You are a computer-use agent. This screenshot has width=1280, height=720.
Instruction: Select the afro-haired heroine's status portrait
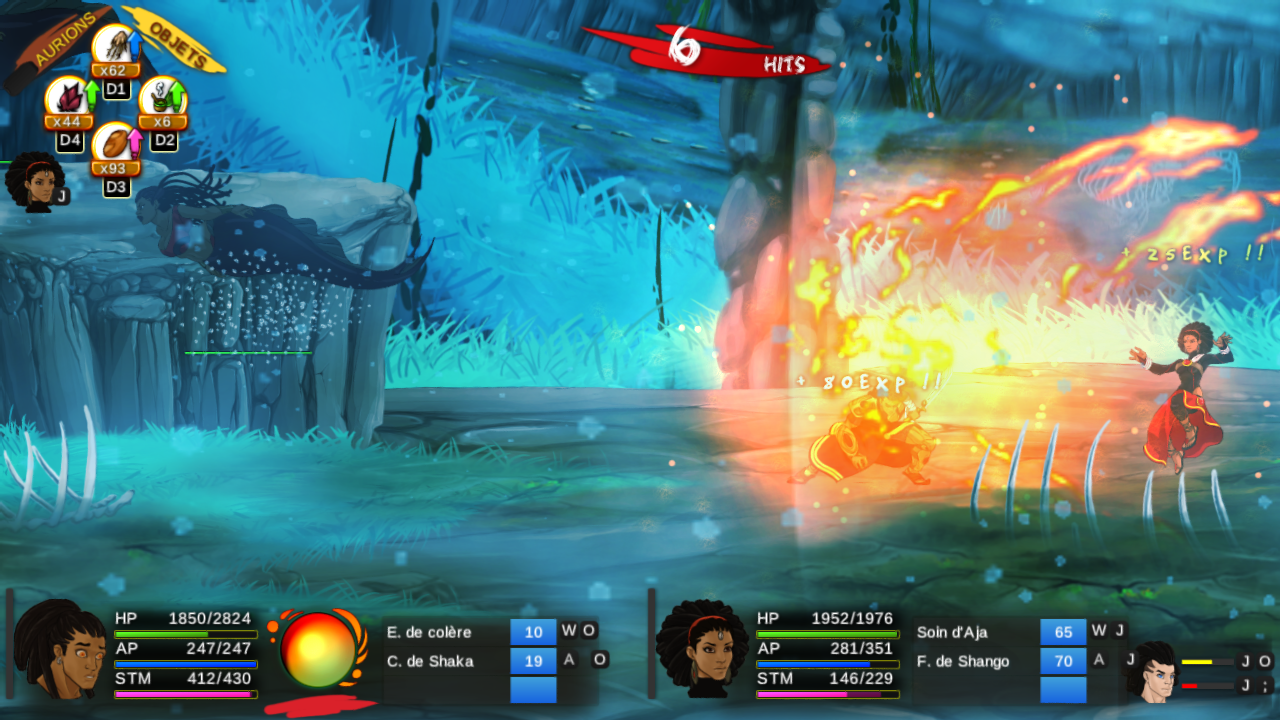pyautogui.click(x=700, y=648)
